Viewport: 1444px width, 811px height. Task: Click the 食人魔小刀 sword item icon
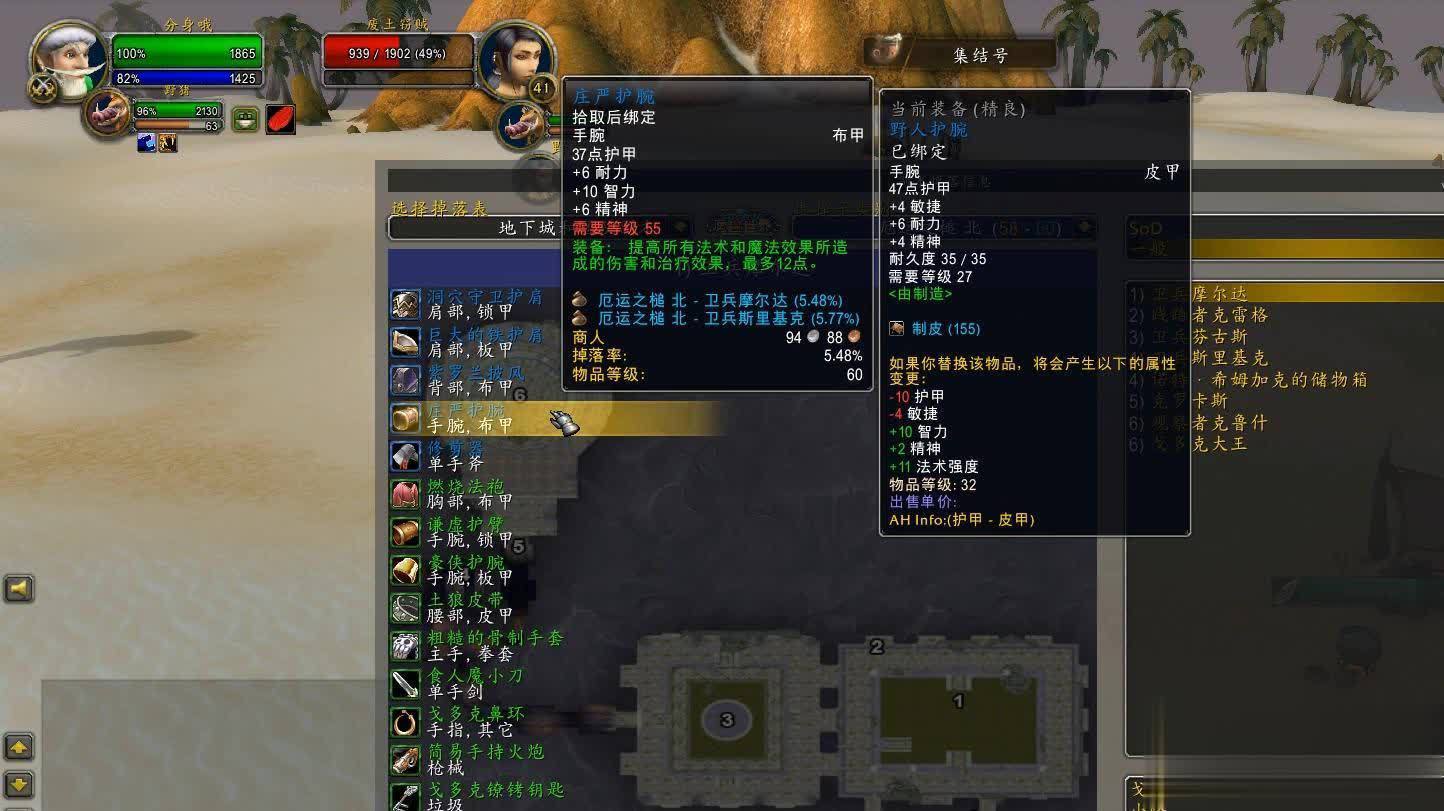coord(406,685)
